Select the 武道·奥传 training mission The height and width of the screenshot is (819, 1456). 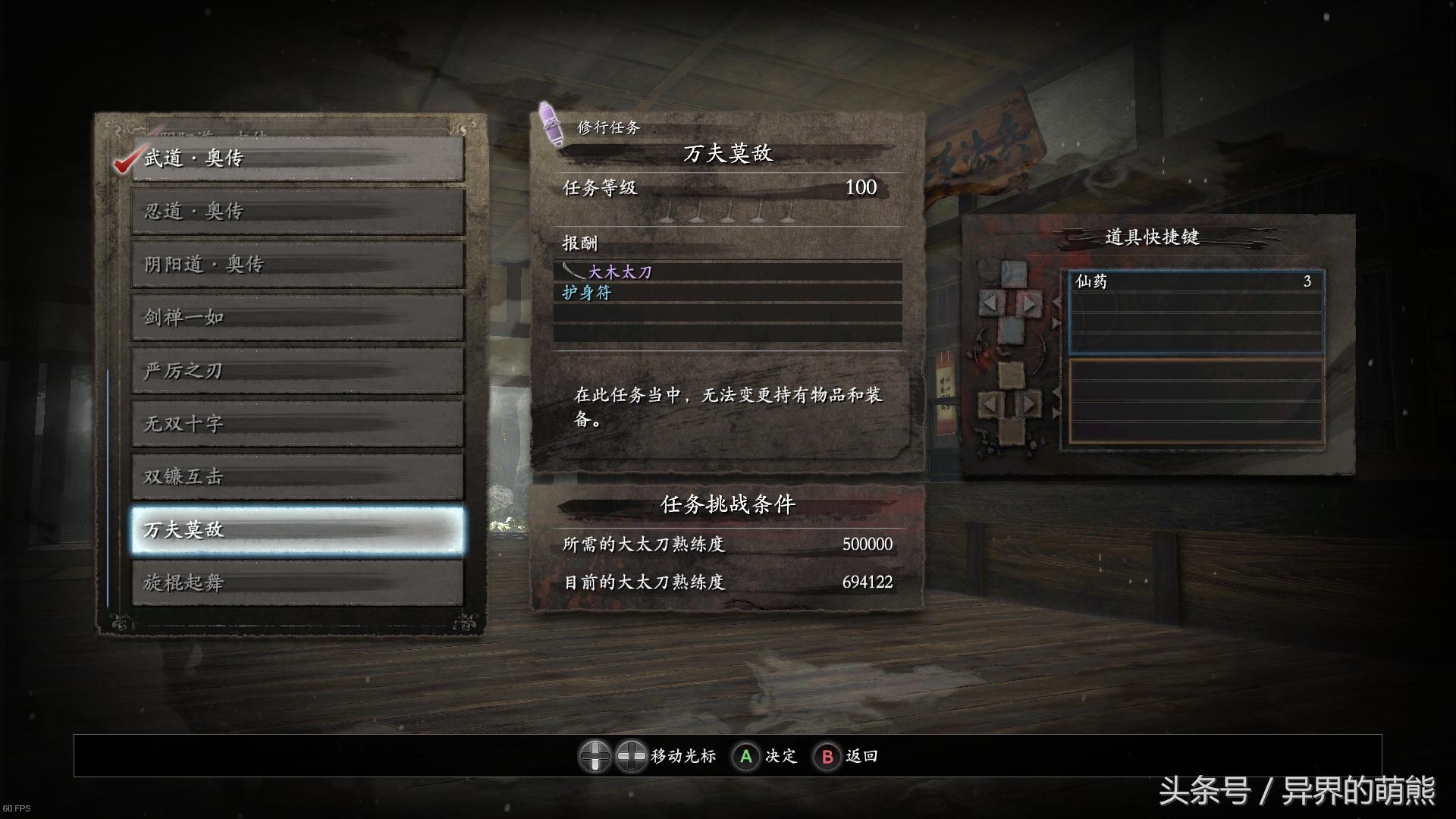(297, 158)
